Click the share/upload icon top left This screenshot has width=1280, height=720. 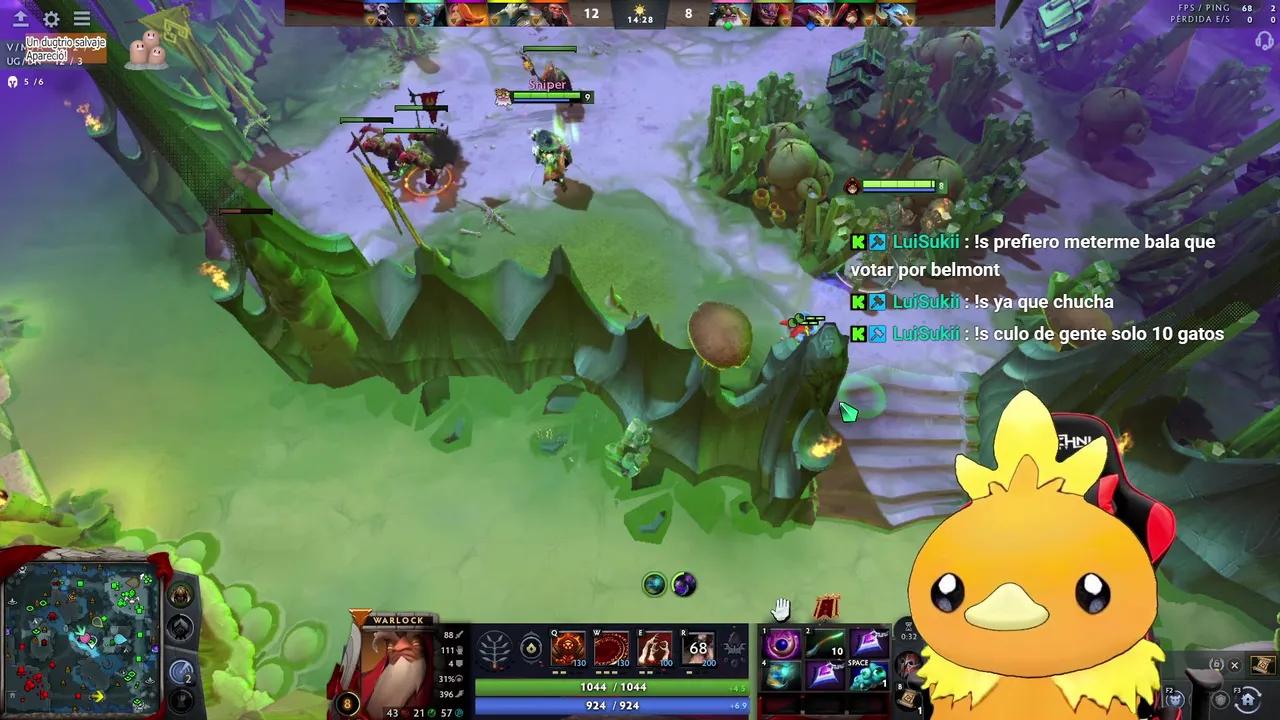pyautogui.click(x=21, y=18)
